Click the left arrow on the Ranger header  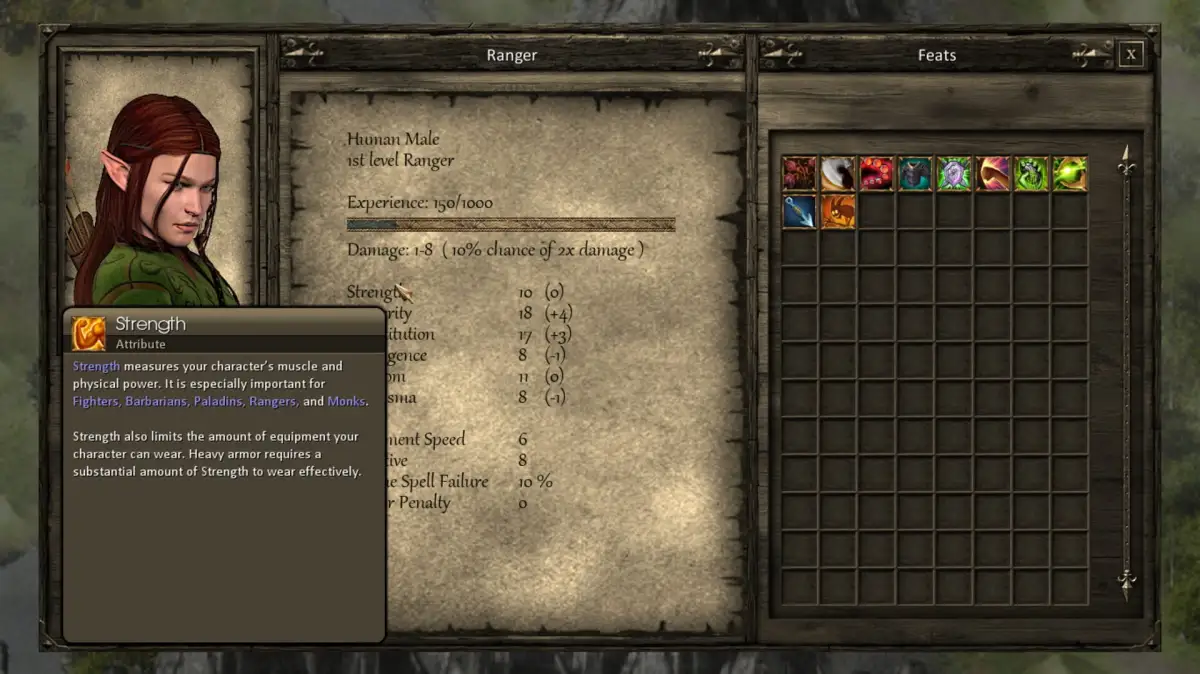point(302,54)
